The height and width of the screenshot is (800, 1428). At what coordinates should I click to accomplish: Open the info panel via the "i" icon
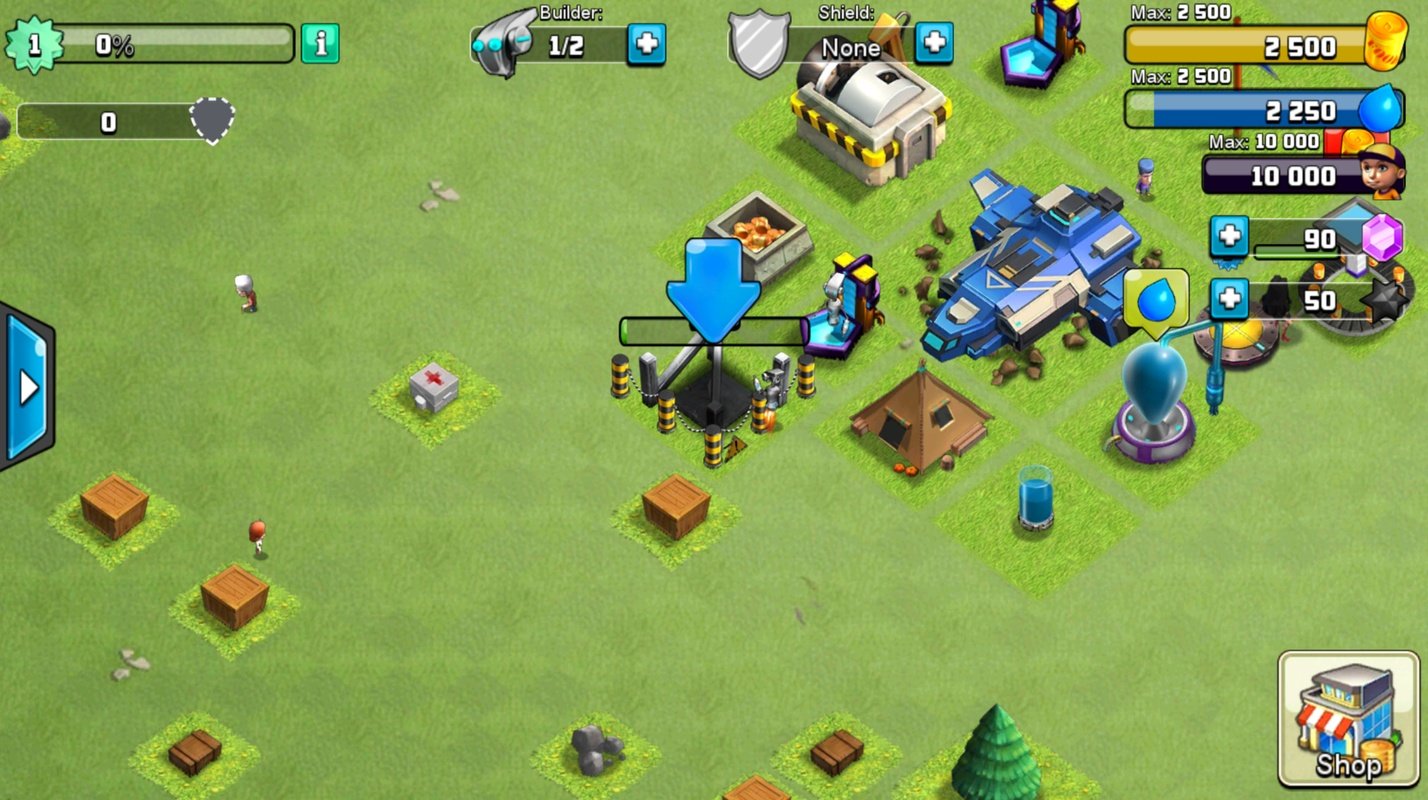(319, 44)
